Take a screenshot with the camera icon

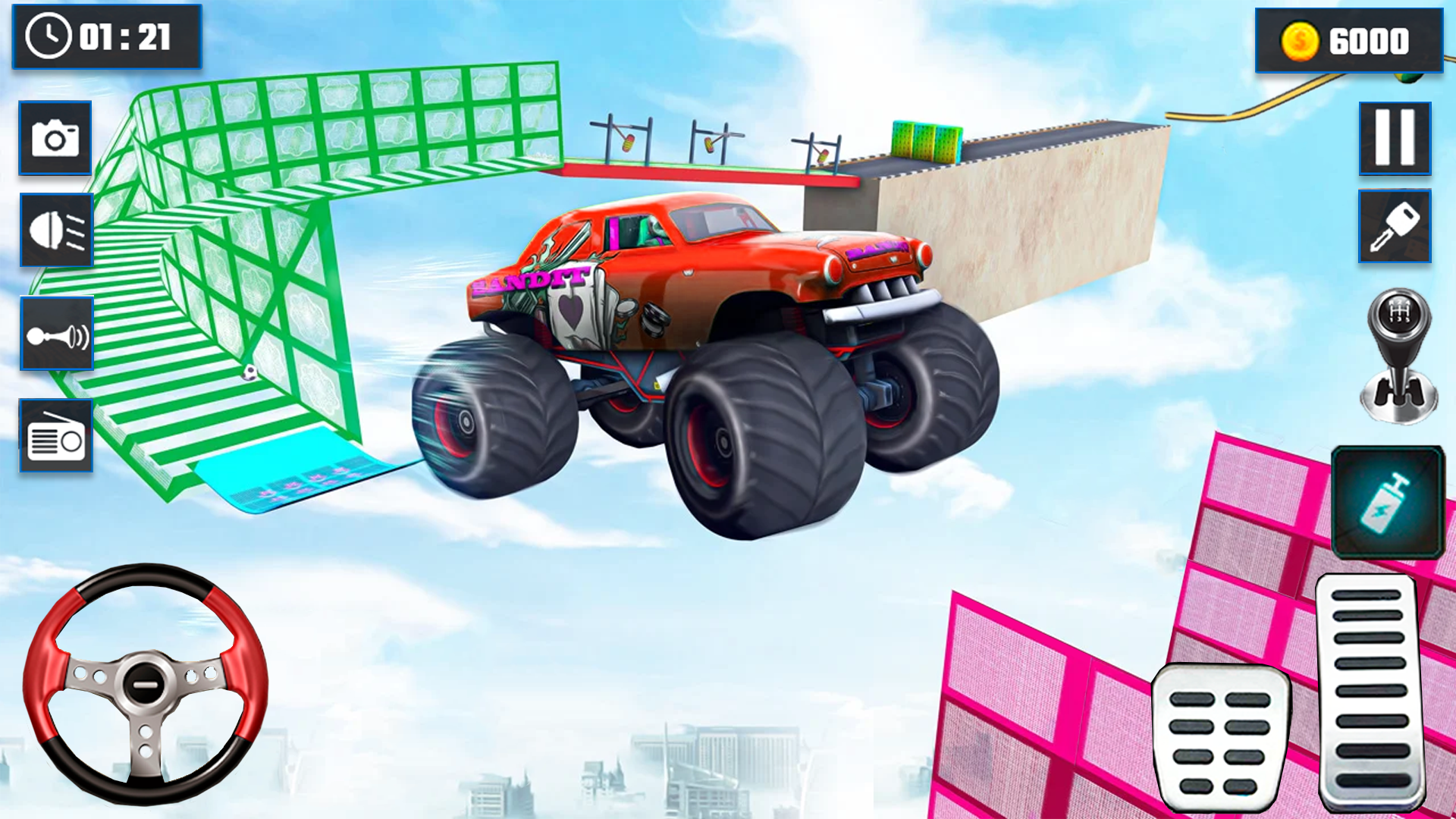click(x=55, y=139)
